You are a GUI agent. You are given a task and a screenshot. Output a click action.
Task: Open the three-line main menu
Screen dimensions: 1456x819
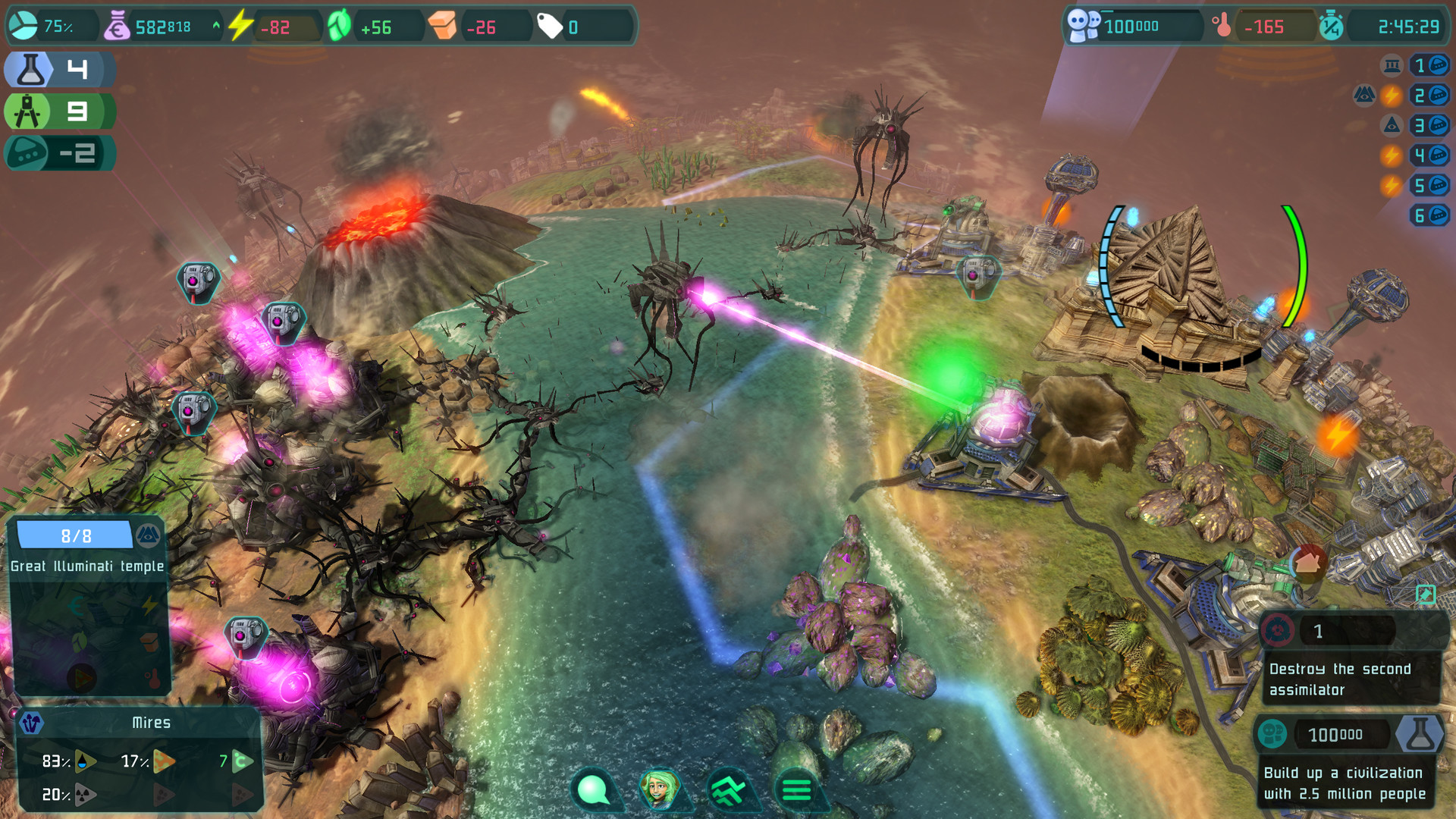[796, 789]
